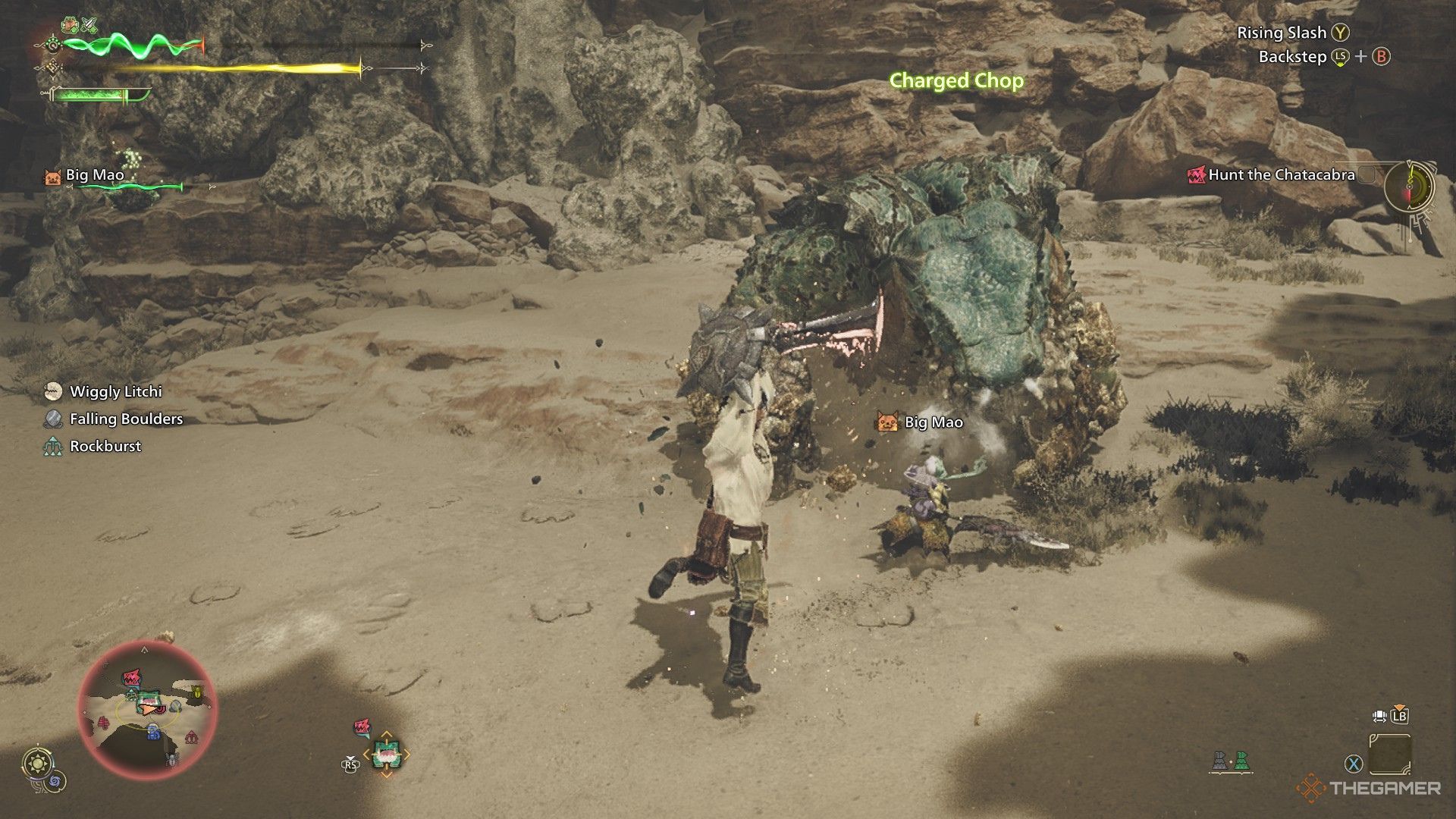Select the Wiggly Litchi item icon

52,392
